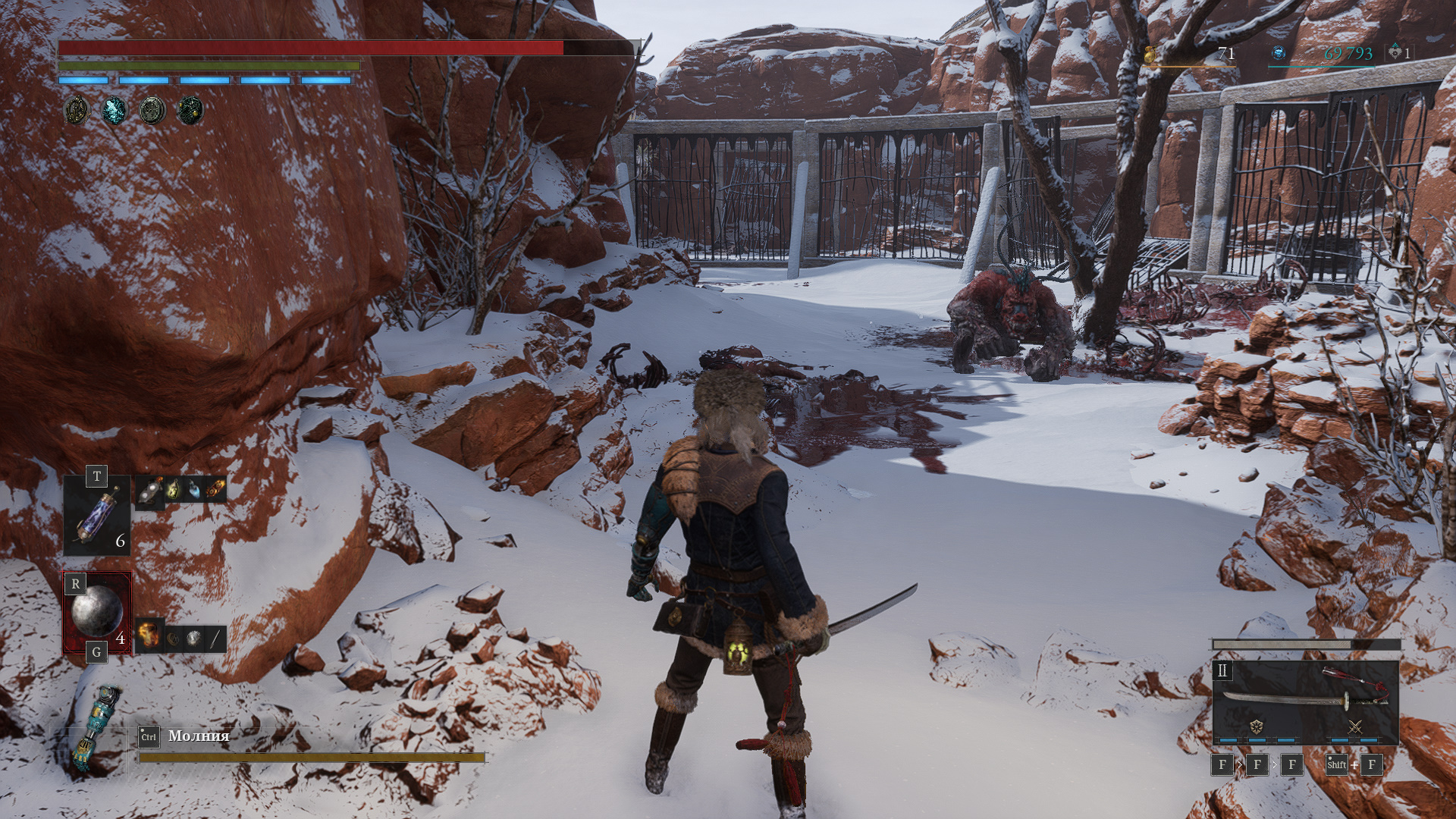Pick the blue crystal flask quick item
The image size is (1456, 819).
195,491
